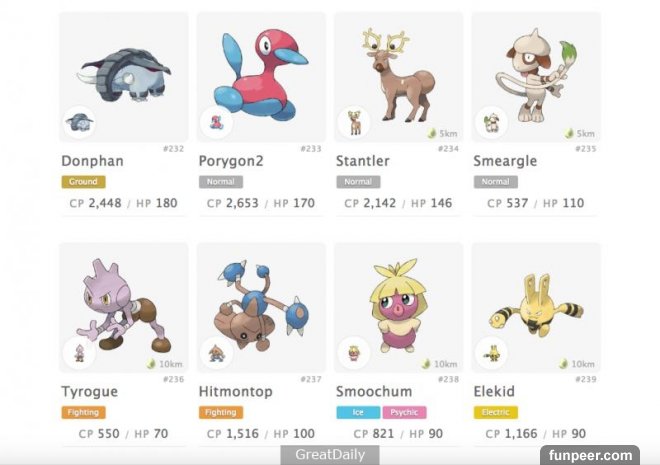Choose Tyrogue's Fighting type tag
660x465 pixels.
tap(83, 412)
